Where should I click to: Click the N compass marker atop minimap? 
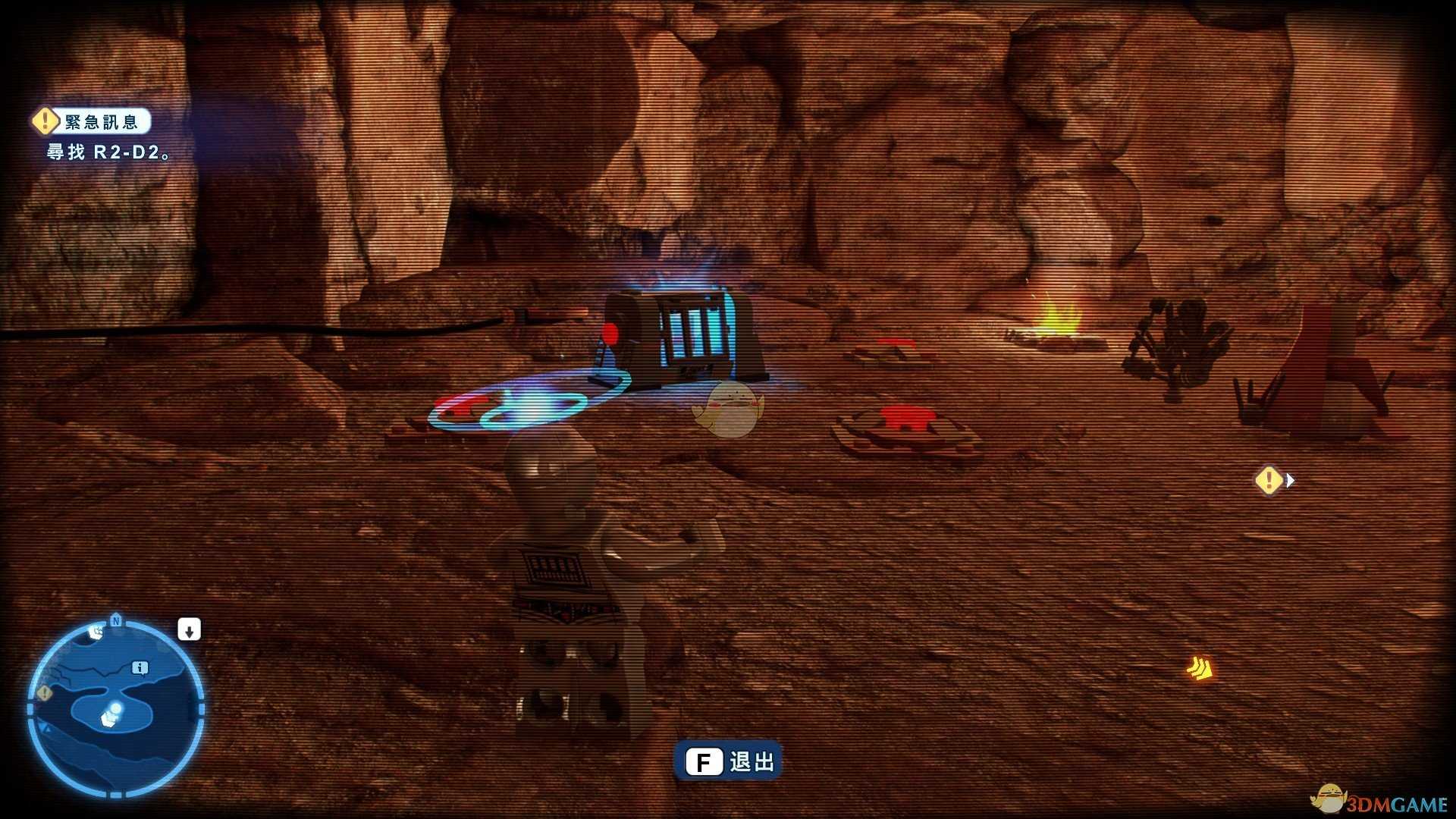[x=116, y=621]
